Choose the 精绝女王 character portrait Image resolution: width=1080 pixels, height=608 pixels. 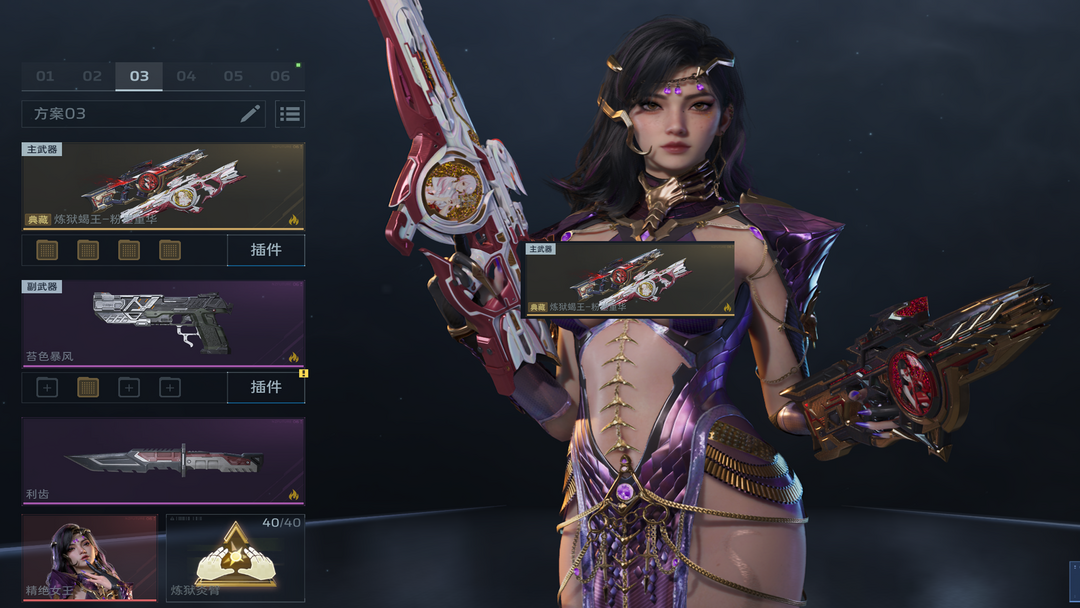(x=89, y=558)
